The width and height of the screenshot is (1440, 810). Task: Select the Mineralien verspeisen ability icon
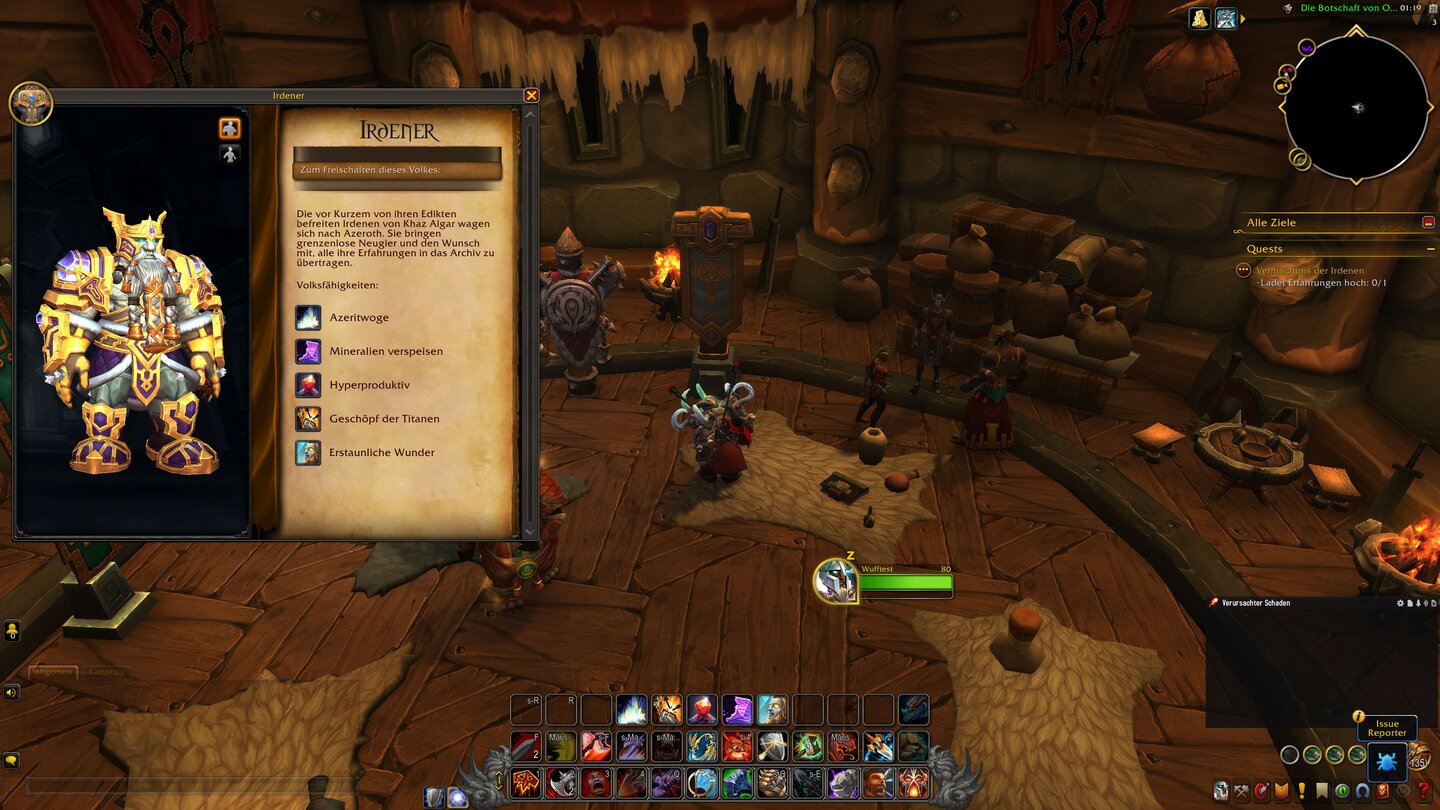[x=307, y=351]
